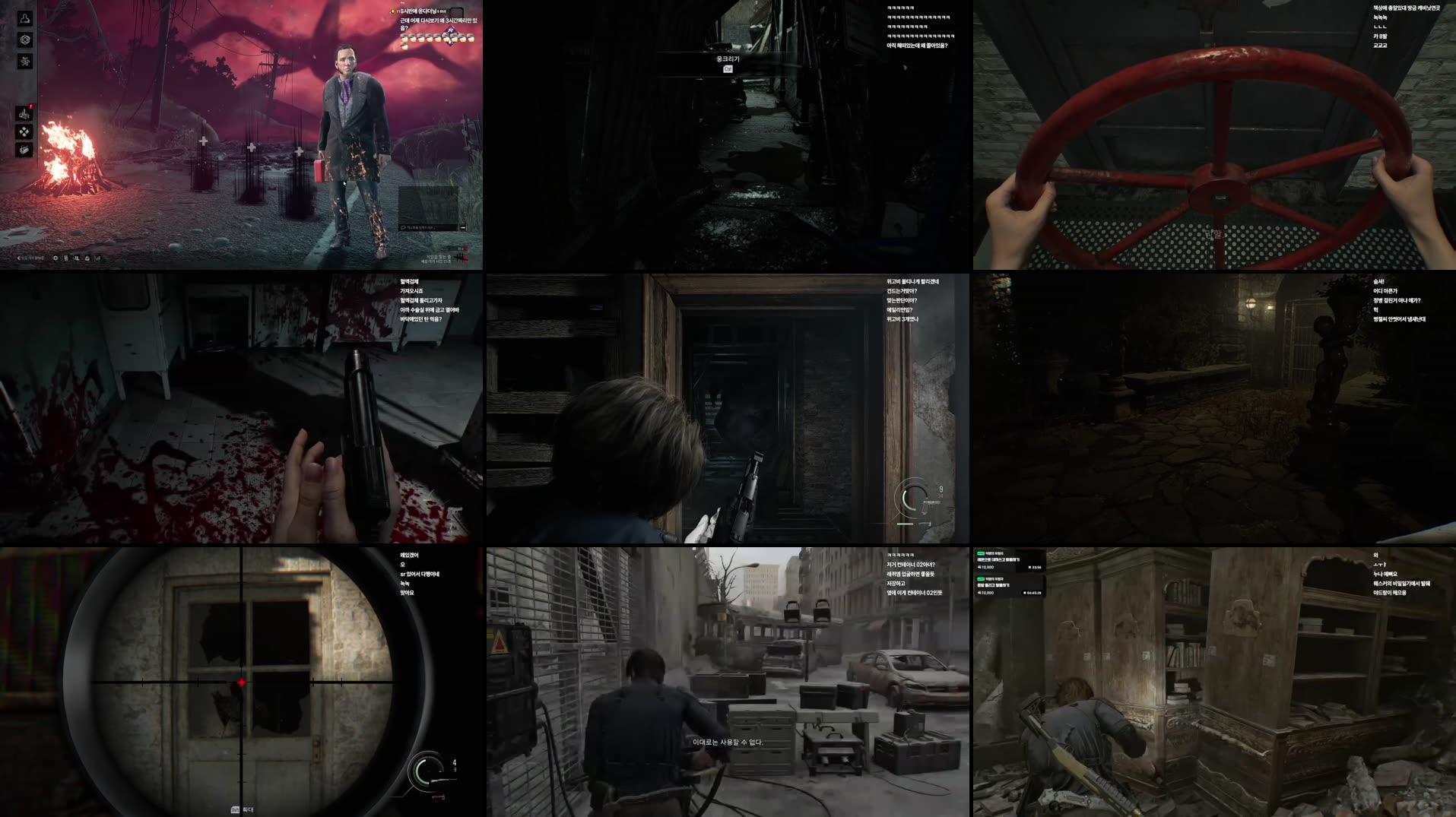The height and width of the screenshot is (817, 1456).
Task: Open the archives tome icon in the sidebar
Action: point(25,150)
